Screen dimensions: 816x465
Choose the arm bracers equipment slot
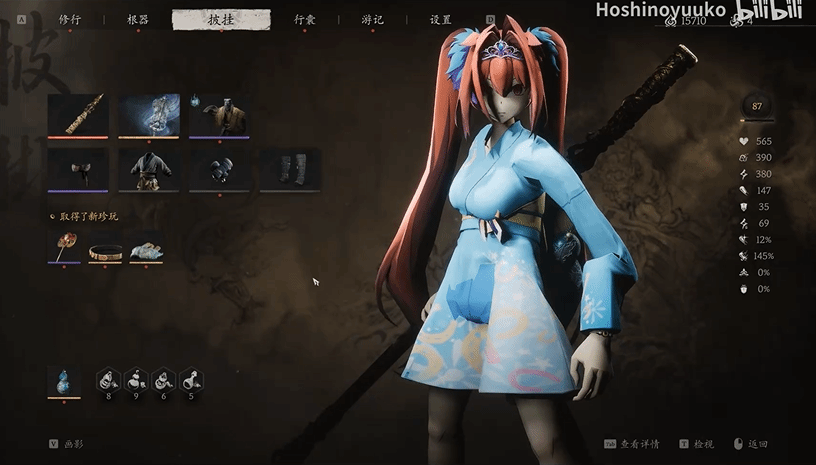[x=219, y=169]
